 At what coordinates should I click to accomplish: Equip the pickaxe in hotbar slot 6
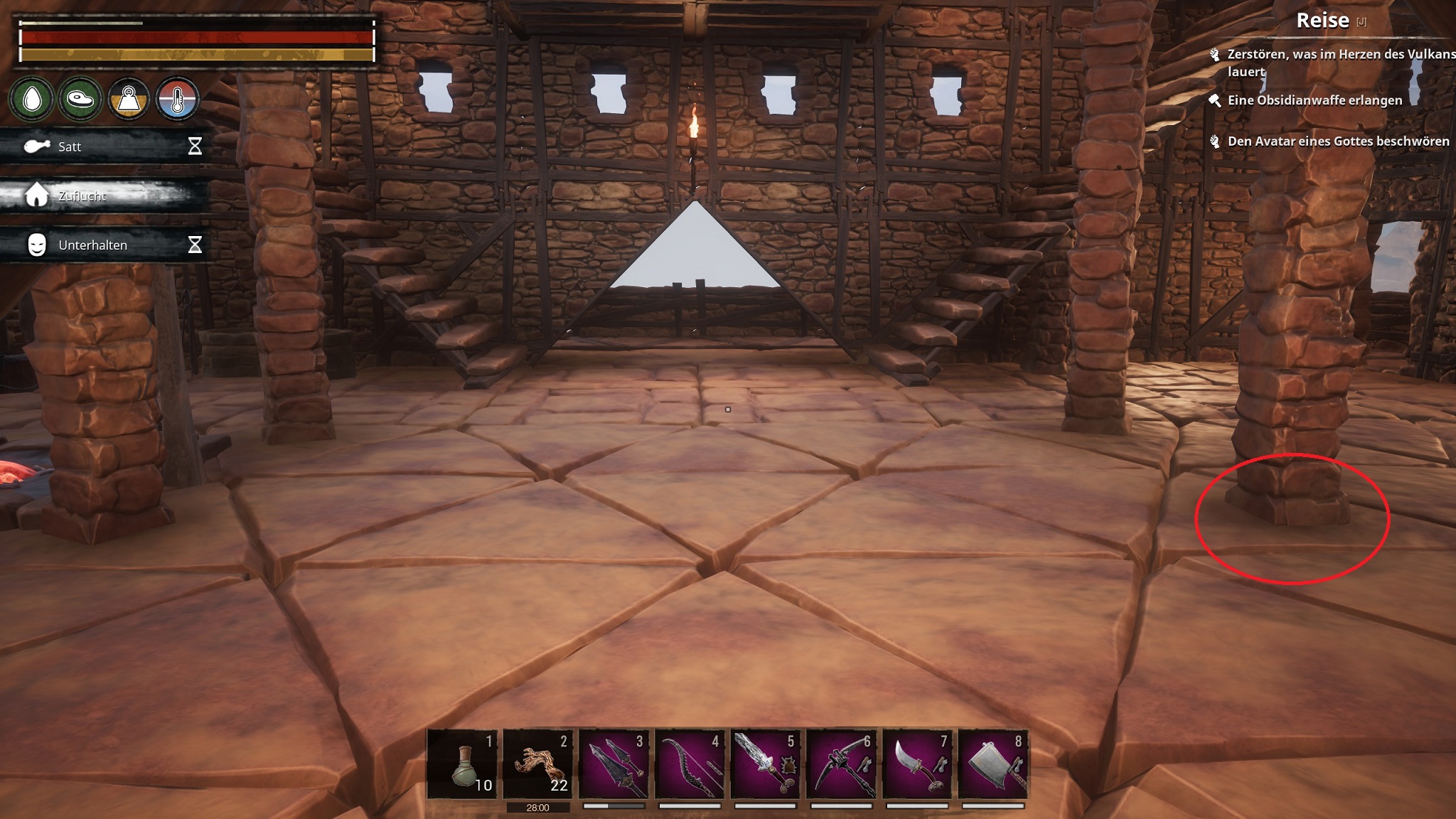coord(842,764)
